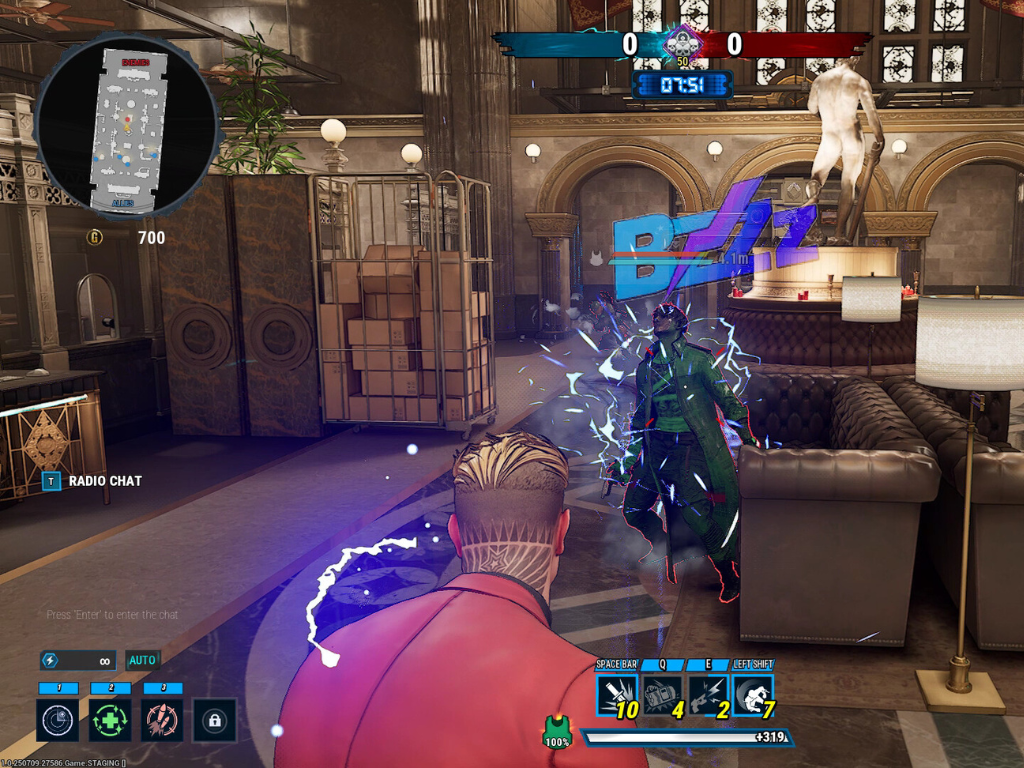Screen dimensions: 1024x768
Task: Click the chat entry line
Action: [x=113, y=615]
